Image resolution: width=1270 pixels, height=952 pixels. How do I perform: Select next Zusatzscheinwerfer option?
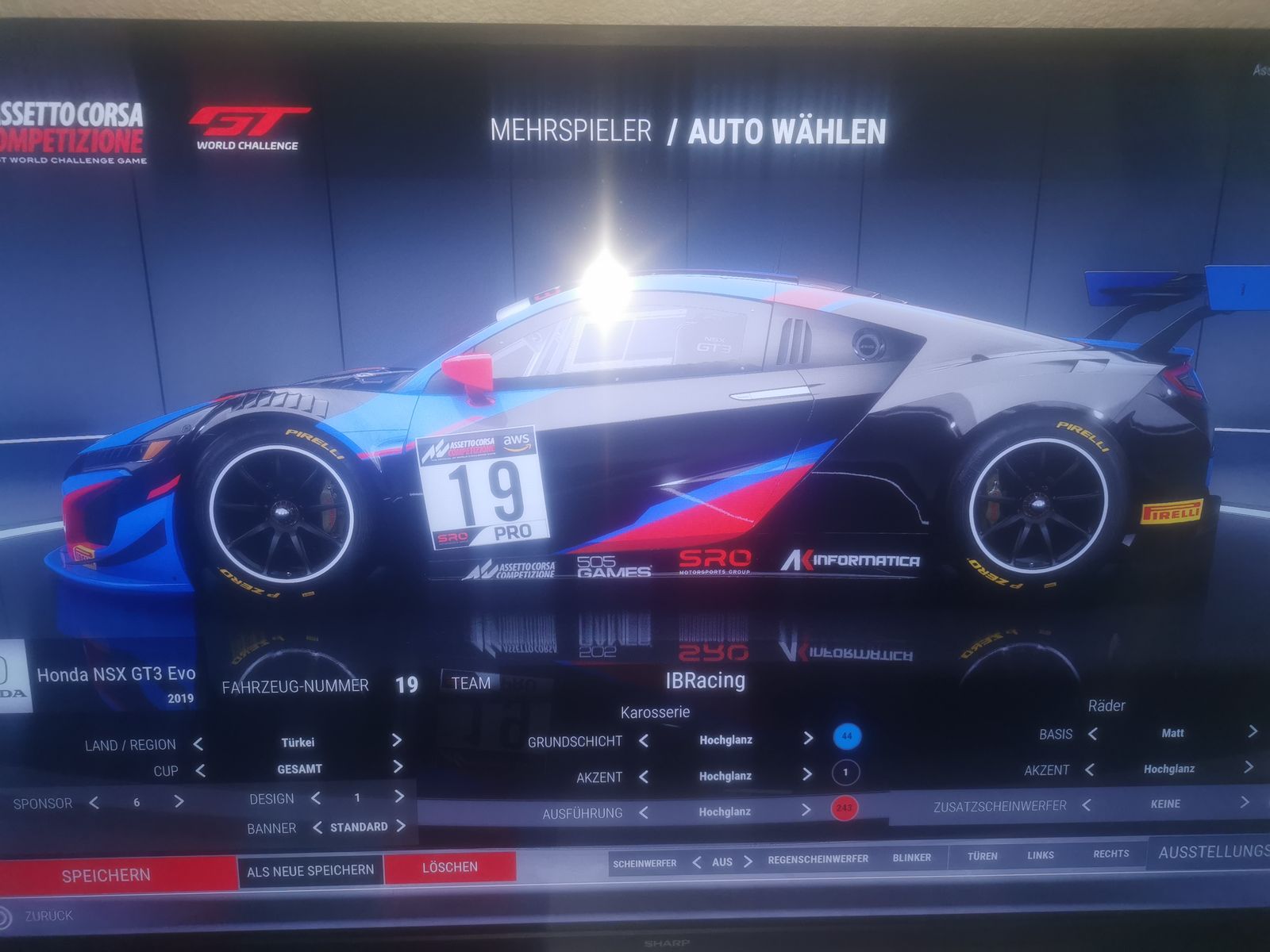[x=1244, y=803]
